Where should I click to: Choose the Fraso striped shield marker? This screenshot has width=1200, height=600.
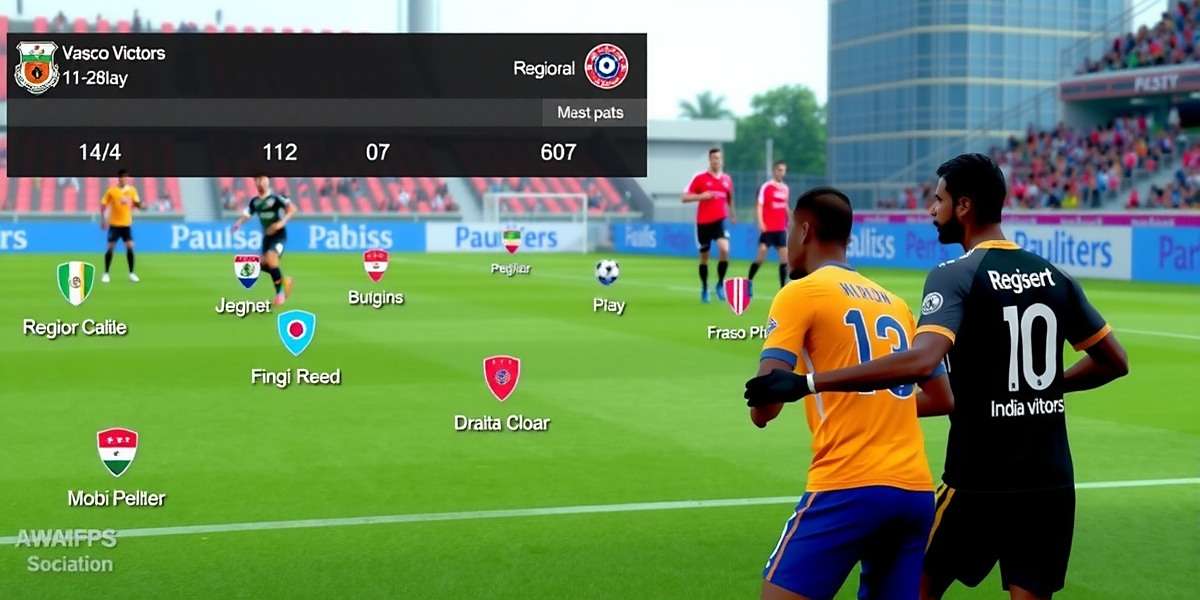click(738, 295)
